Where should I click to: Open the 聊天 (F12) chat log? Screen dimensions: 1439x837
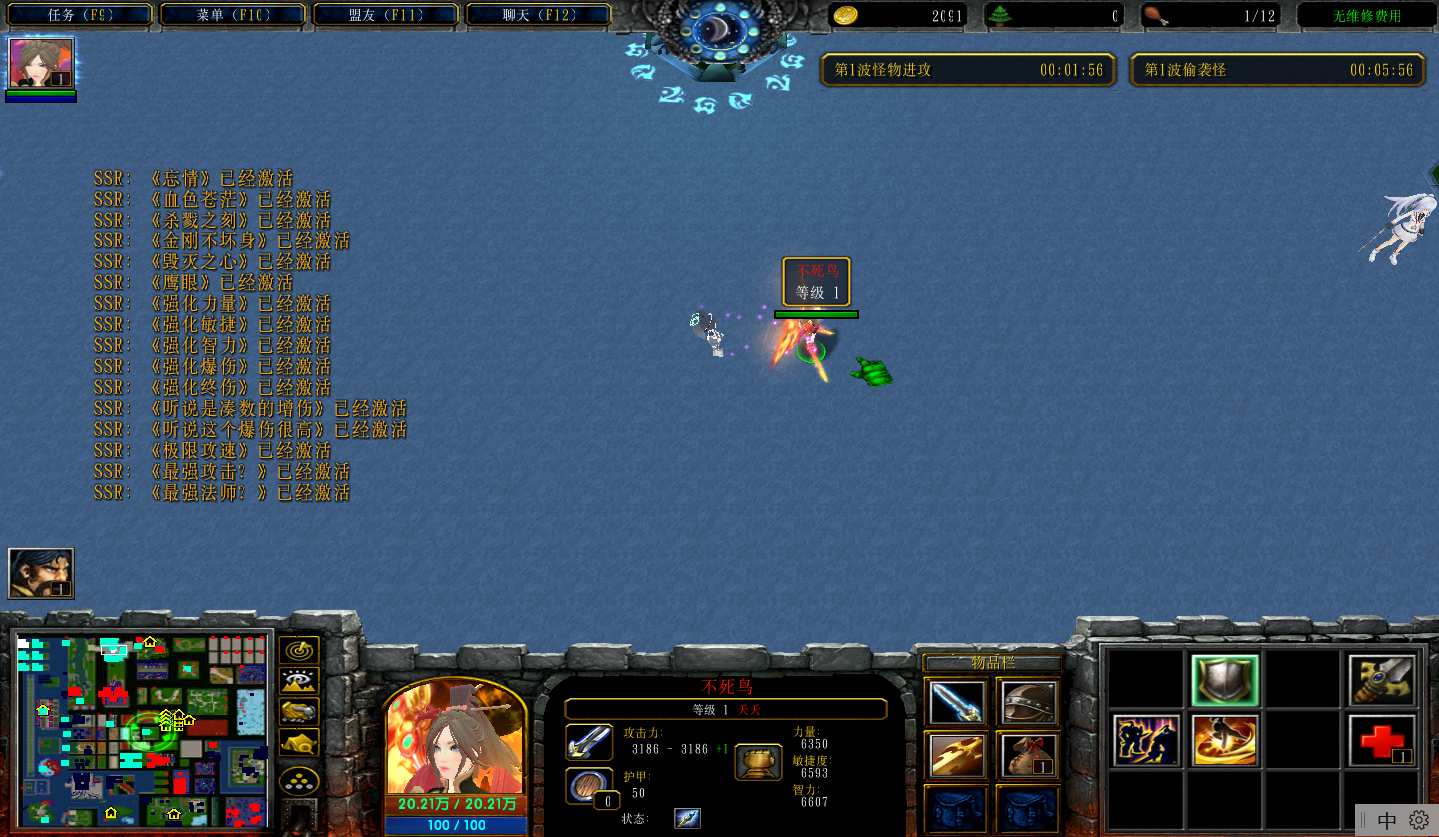(540, 15)
